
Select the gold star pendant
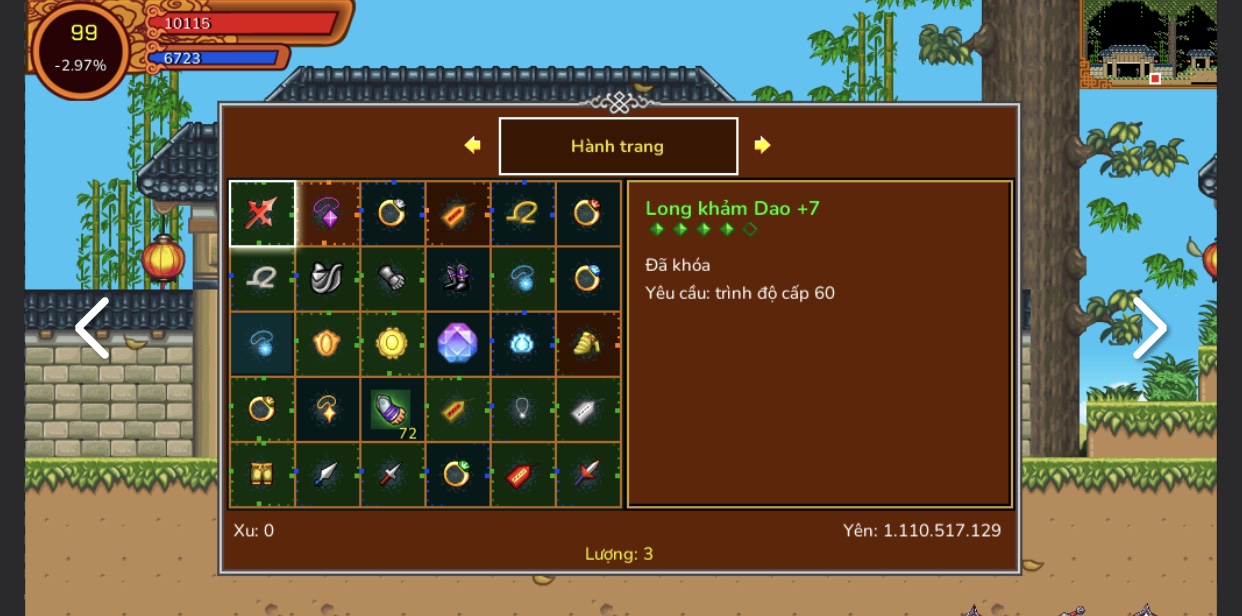327,409
